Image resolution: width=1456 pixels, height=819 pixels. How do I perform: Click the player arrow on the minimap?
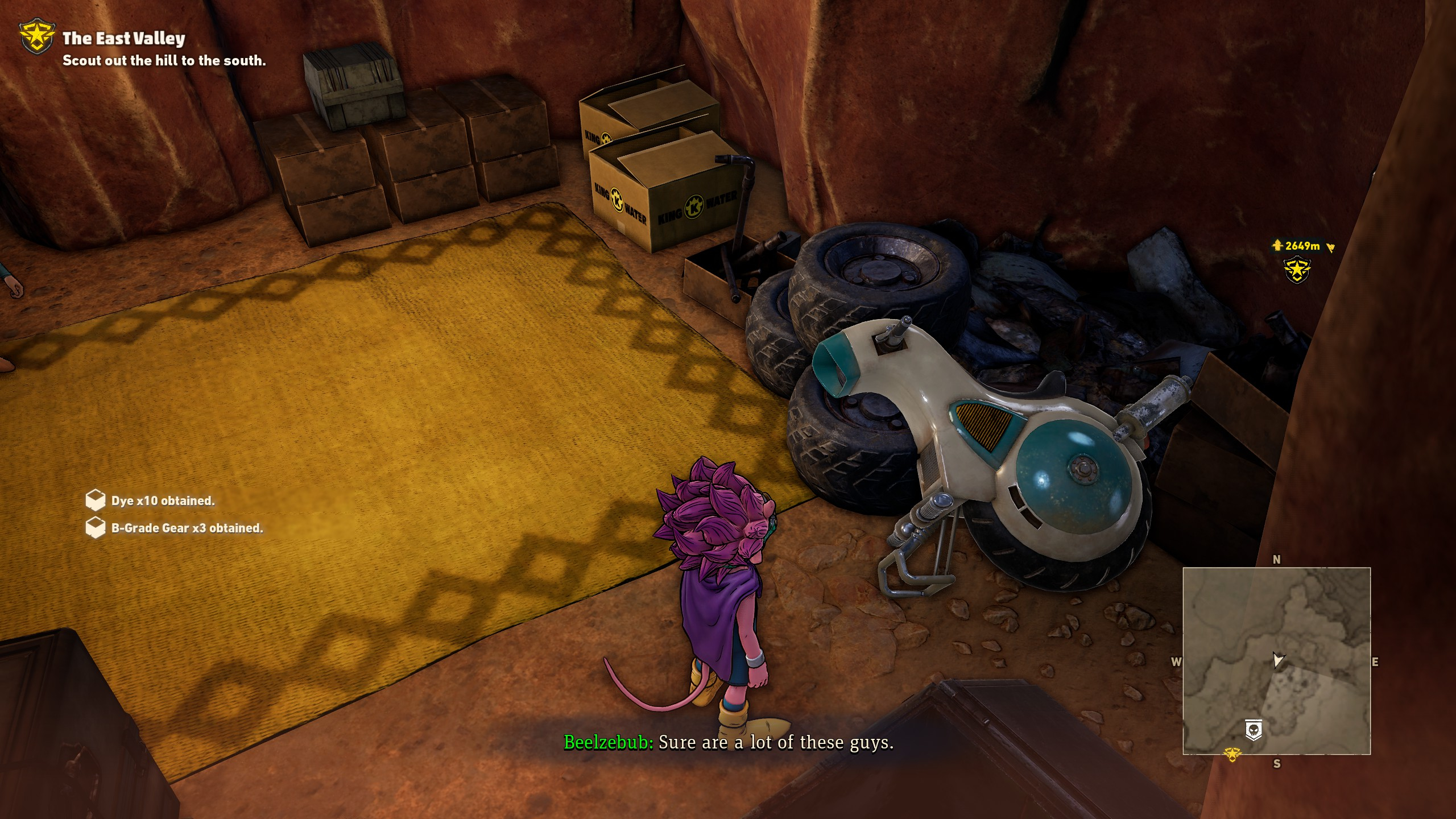click(1277, 660)
